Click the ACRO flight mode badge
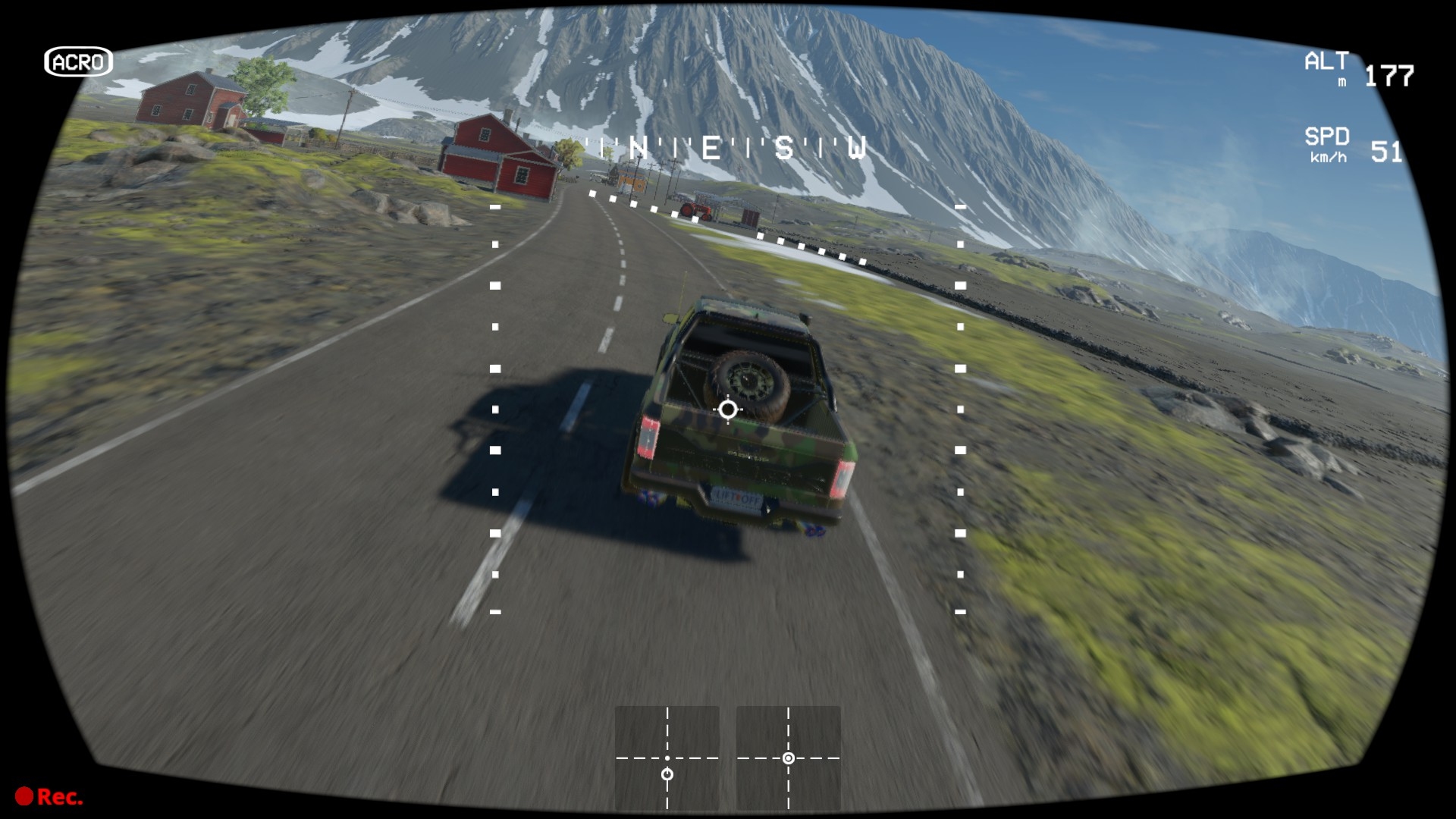1456x819 pixels. [78, 62]
